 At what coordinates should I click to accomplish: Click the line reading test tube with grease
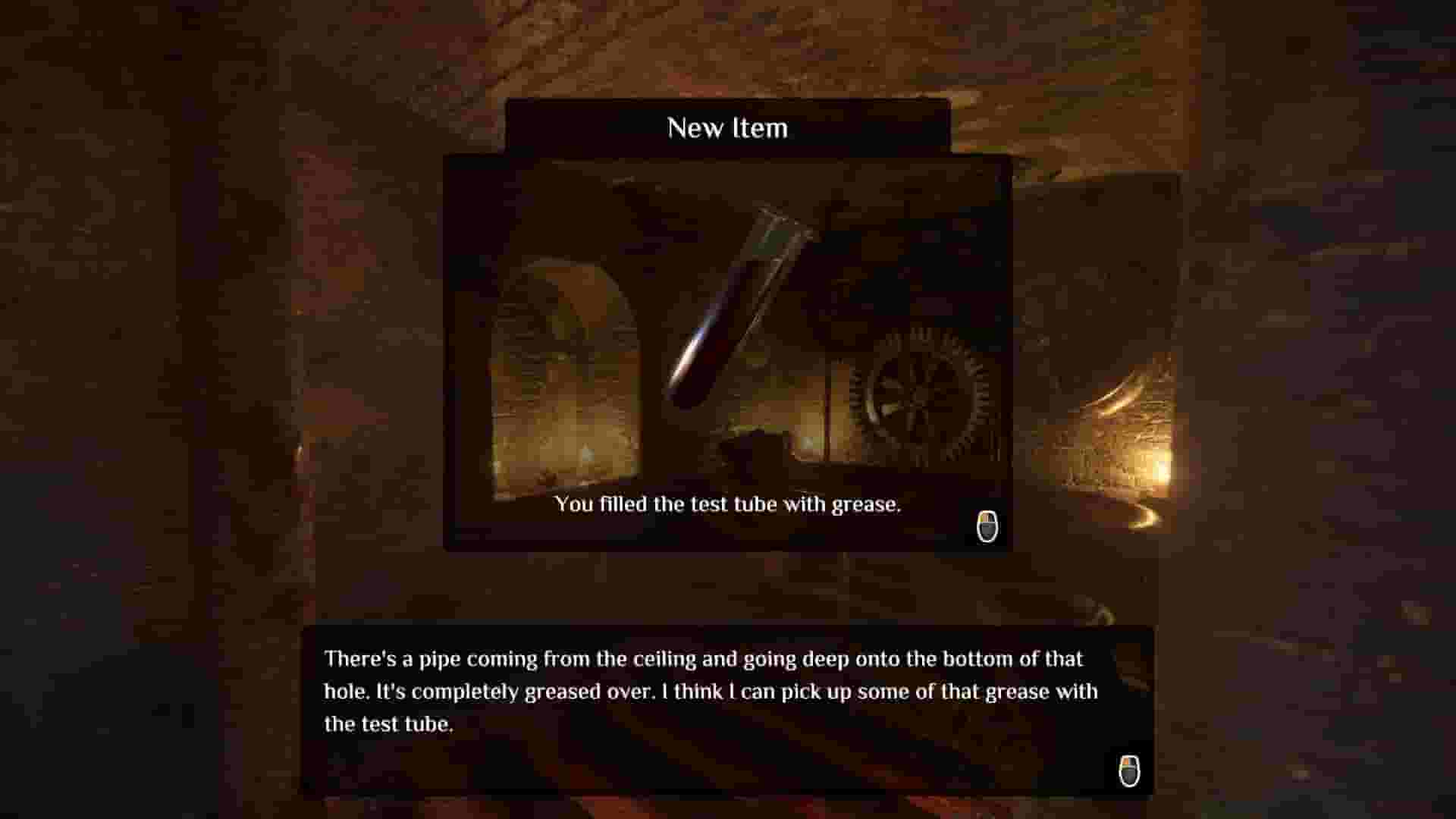tap(728, 504)
